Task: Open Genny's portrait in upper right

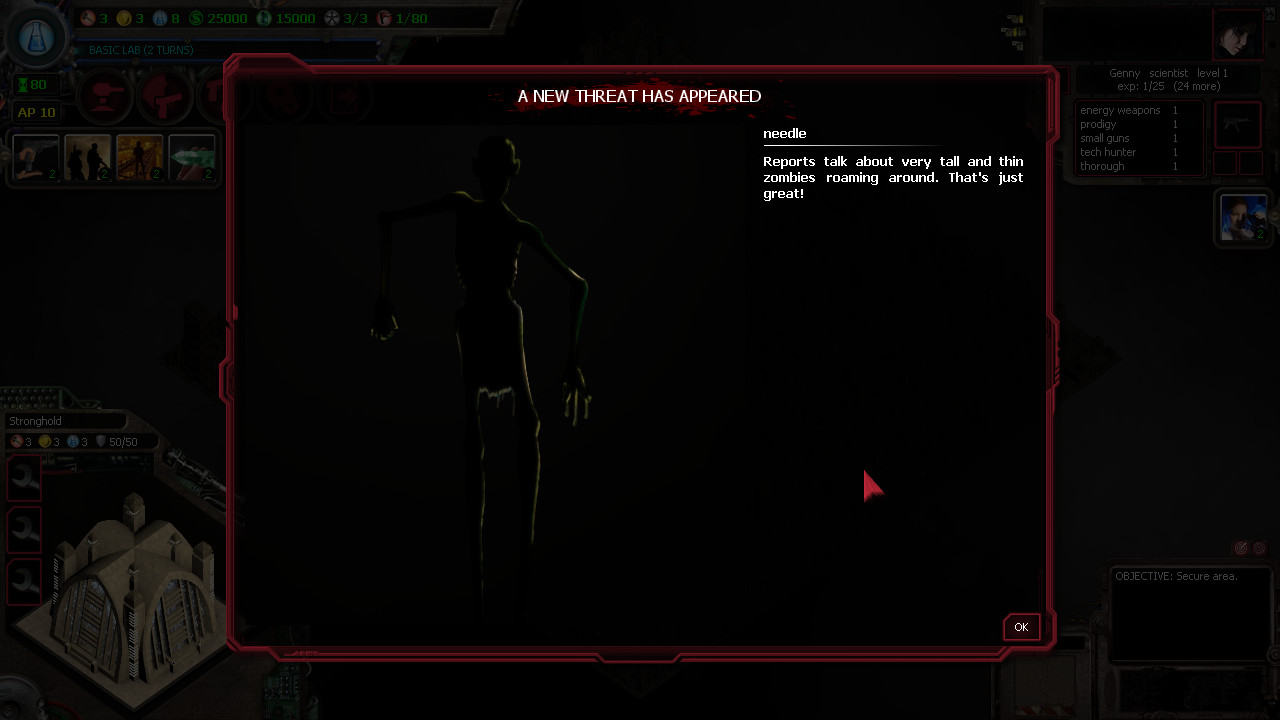Action: coord(1240,35)
